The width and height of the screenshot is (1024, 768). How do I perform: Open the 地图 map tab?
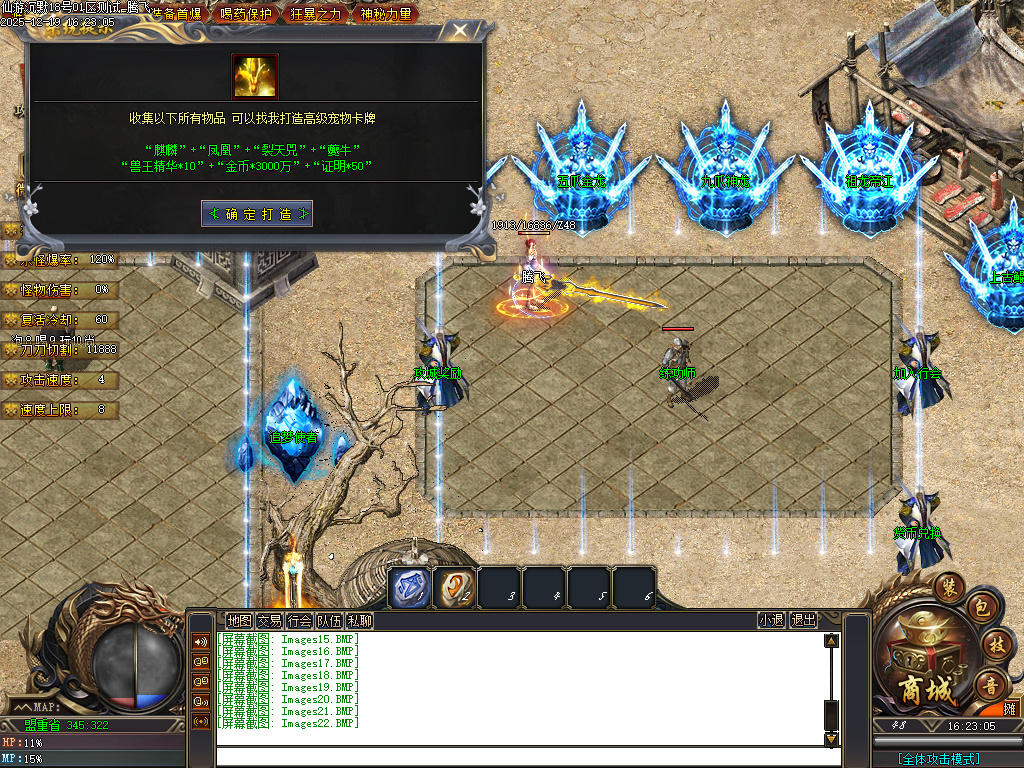pos(239,620)
